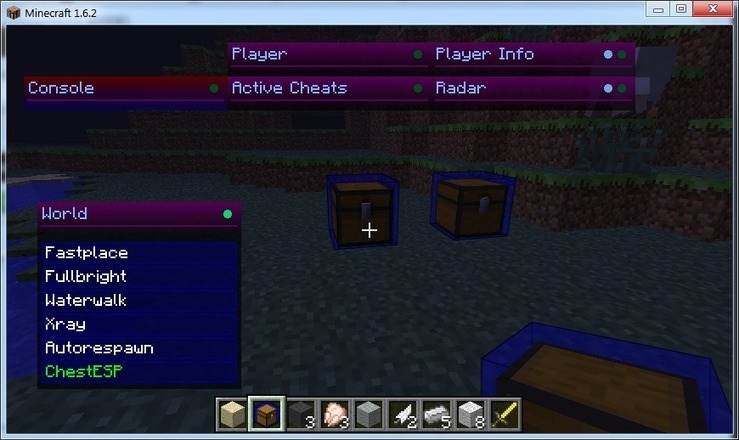Enable Fullbright in the World panel
This screenshot has height=440, width=739.
[86, 277]
